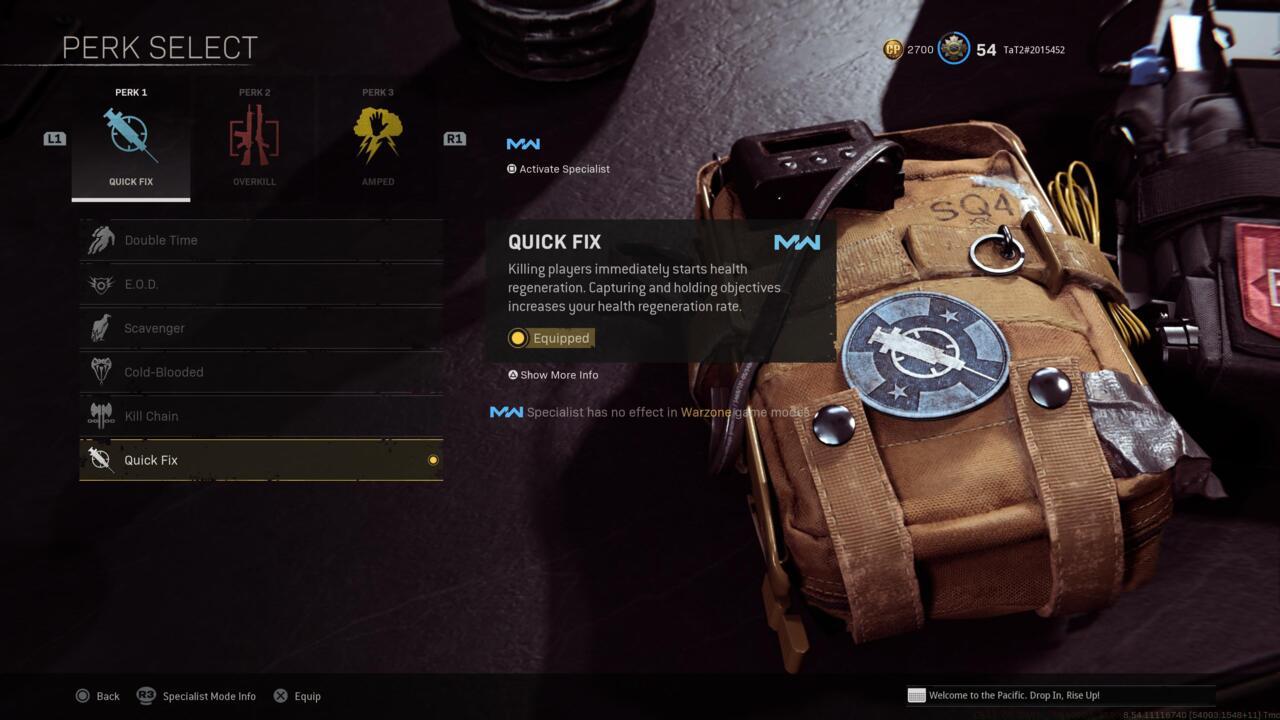Expand Show More Info for Quick Fix
1280x720 pixels.
coord(553,374)
